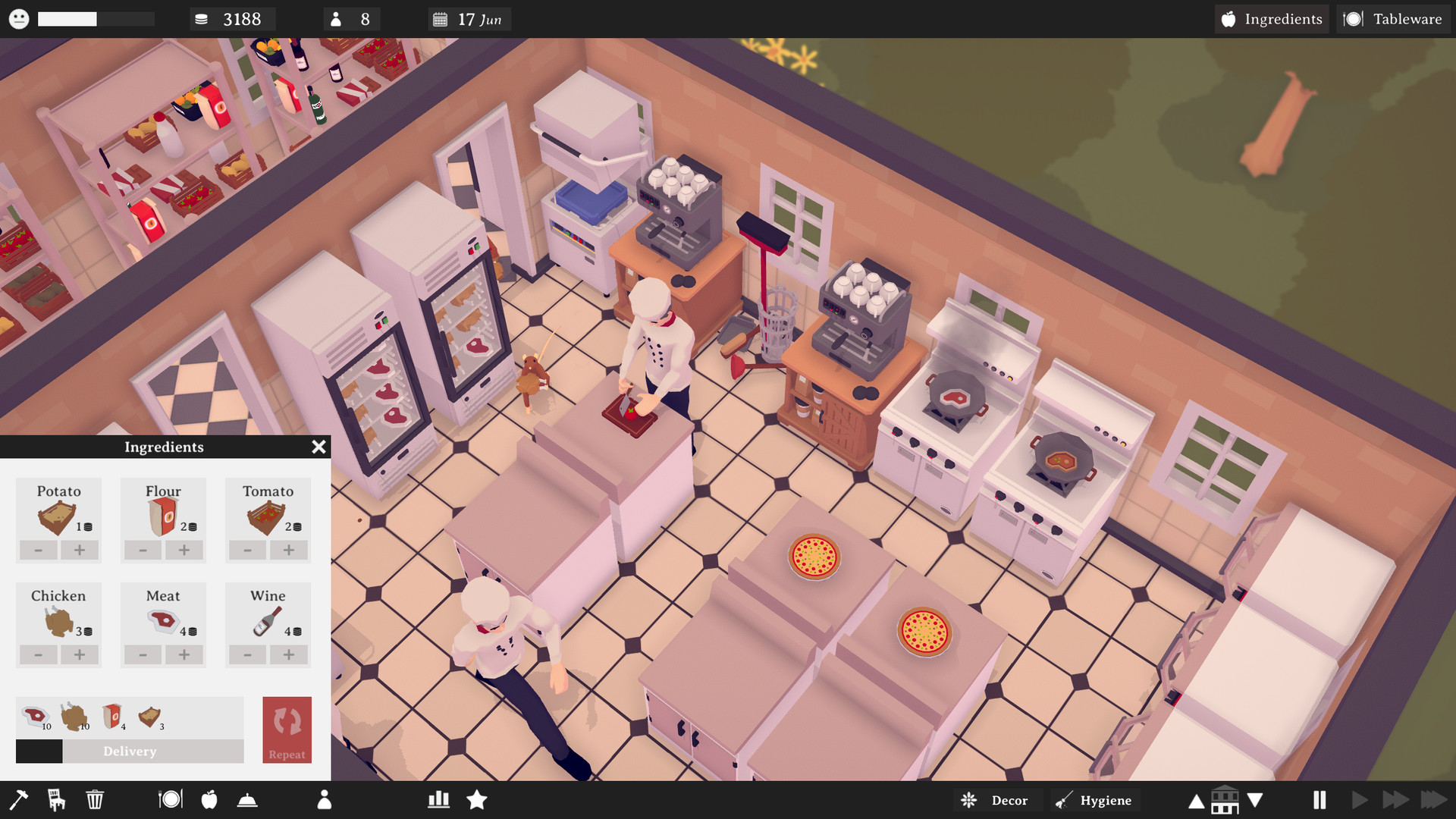The width and height of the screenshot is (1456, 819).
Task: Increase Potato quantity with plus button
Action: pyautogui.click(x=80, y=551)
